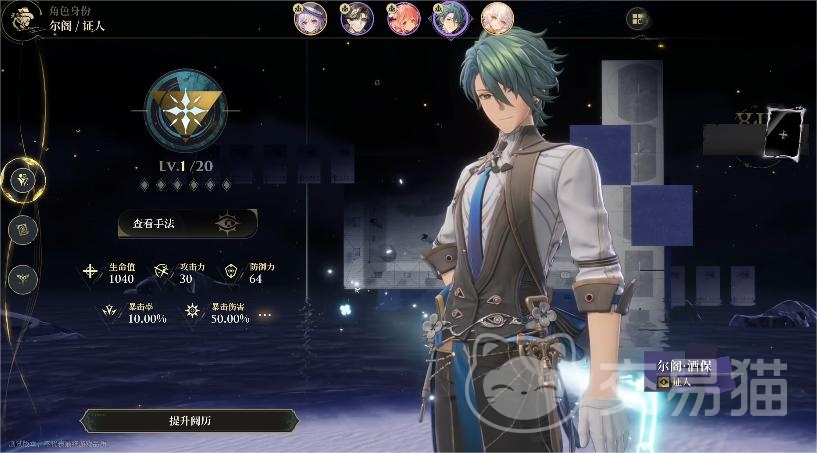Switch to the pink-haired character portrait
The height and width of the screenshot is (453, 817).
(403, 18)
